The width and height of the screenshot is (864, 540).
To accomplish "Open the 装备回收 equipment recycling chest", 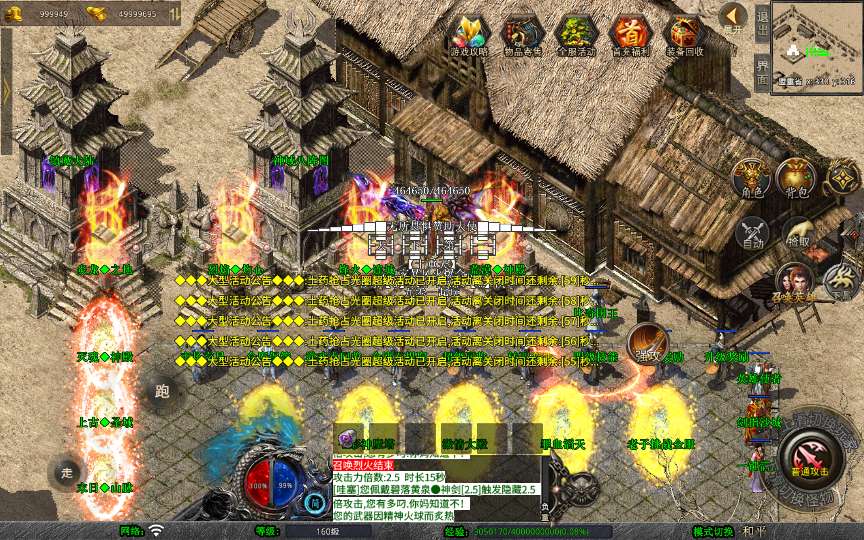I will tap(684, 34).
